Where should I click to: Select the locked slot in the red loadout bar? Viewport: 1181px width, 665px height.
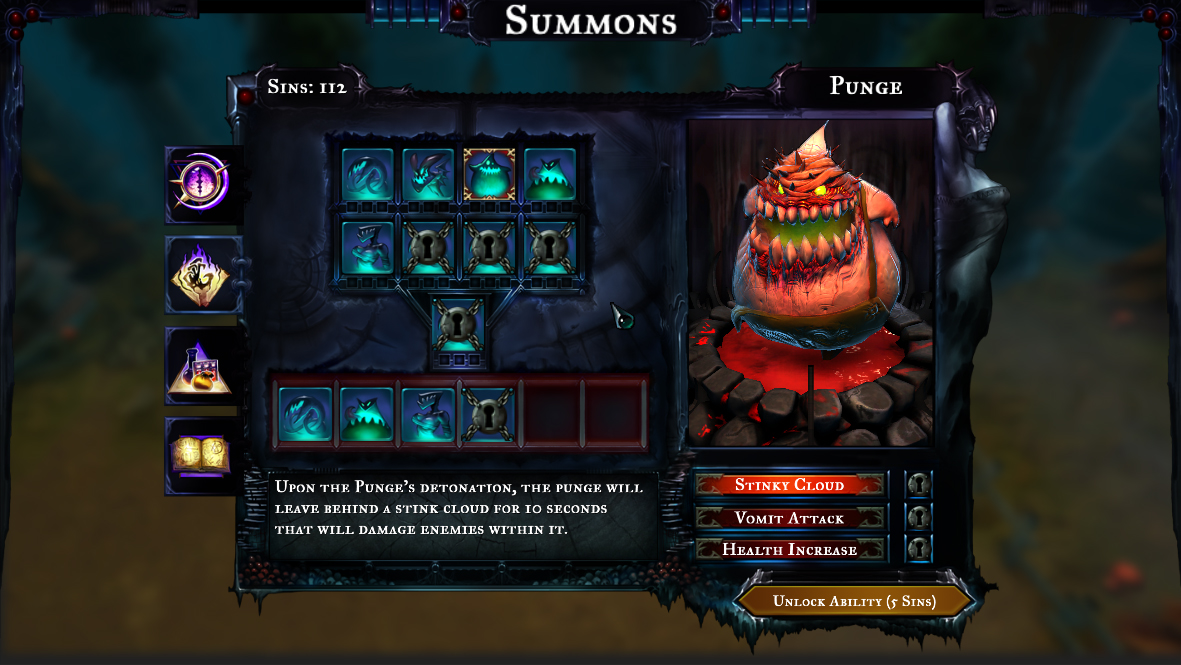tap(489, 414)
